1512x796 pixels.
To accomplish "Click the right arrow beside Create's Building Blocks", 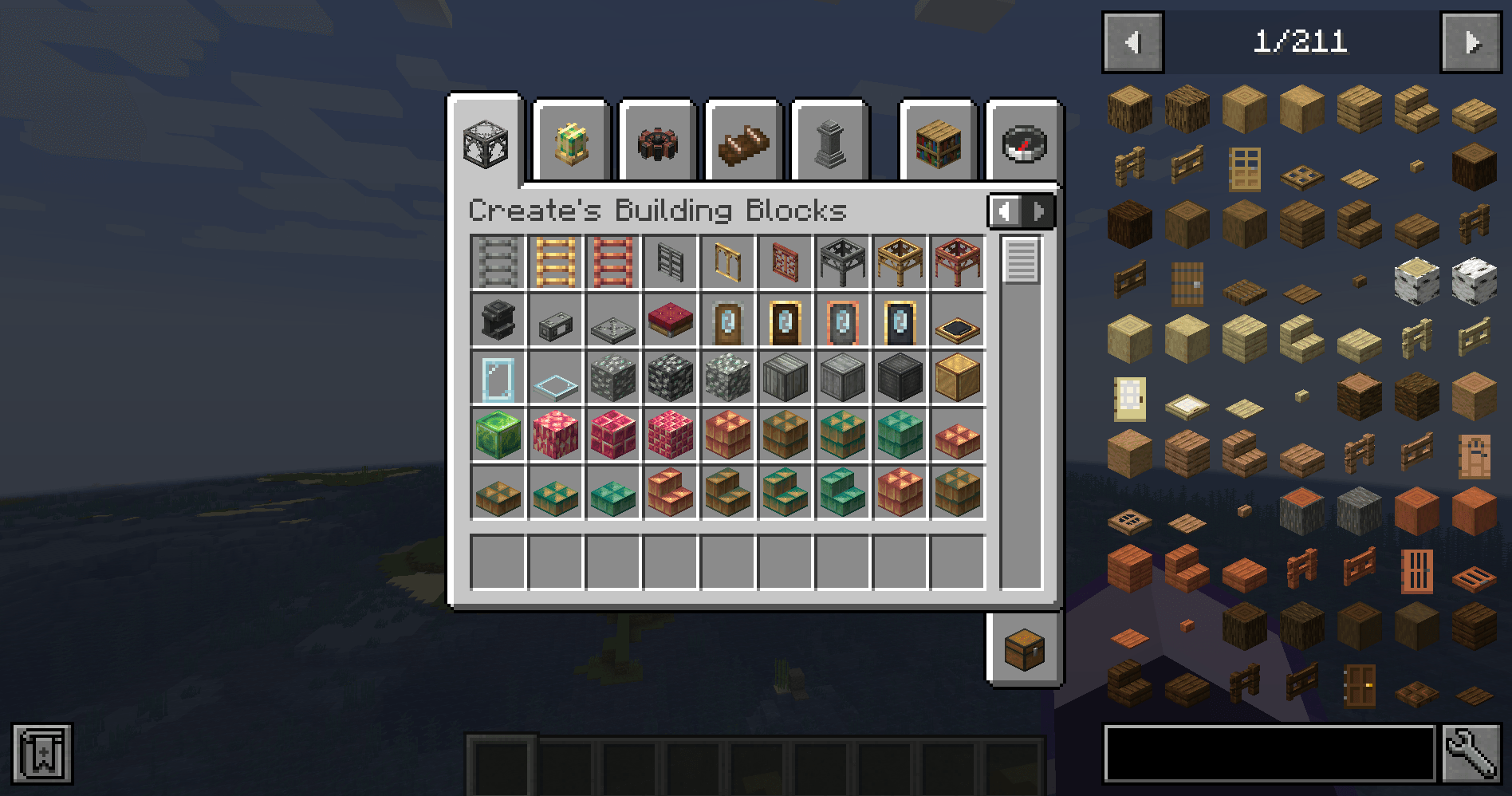I will click(x=1037, y=211).
